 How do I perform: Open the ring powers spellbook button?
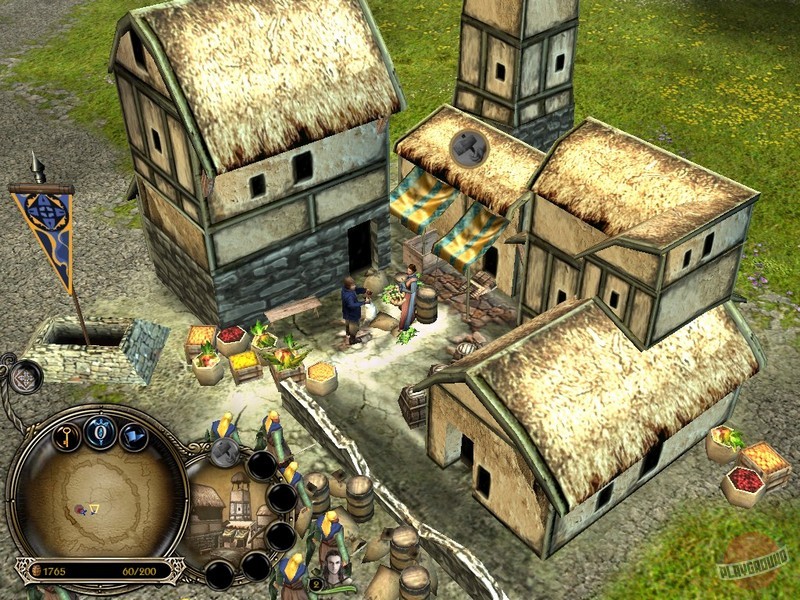point(100,432)
